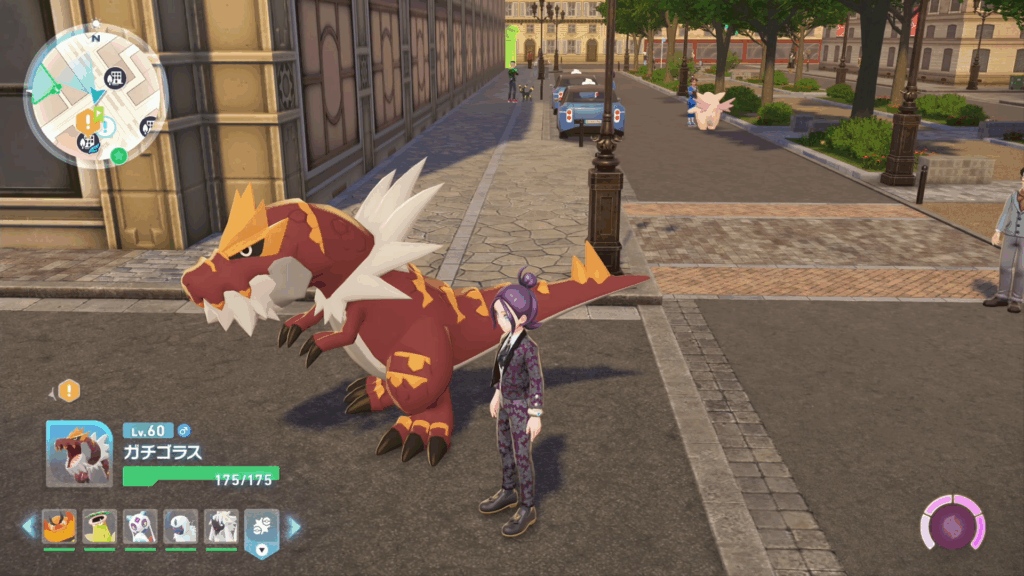Open the Poké Ball selector tab
Viewport: 1024px width, 576px height.
pos(262,532)
